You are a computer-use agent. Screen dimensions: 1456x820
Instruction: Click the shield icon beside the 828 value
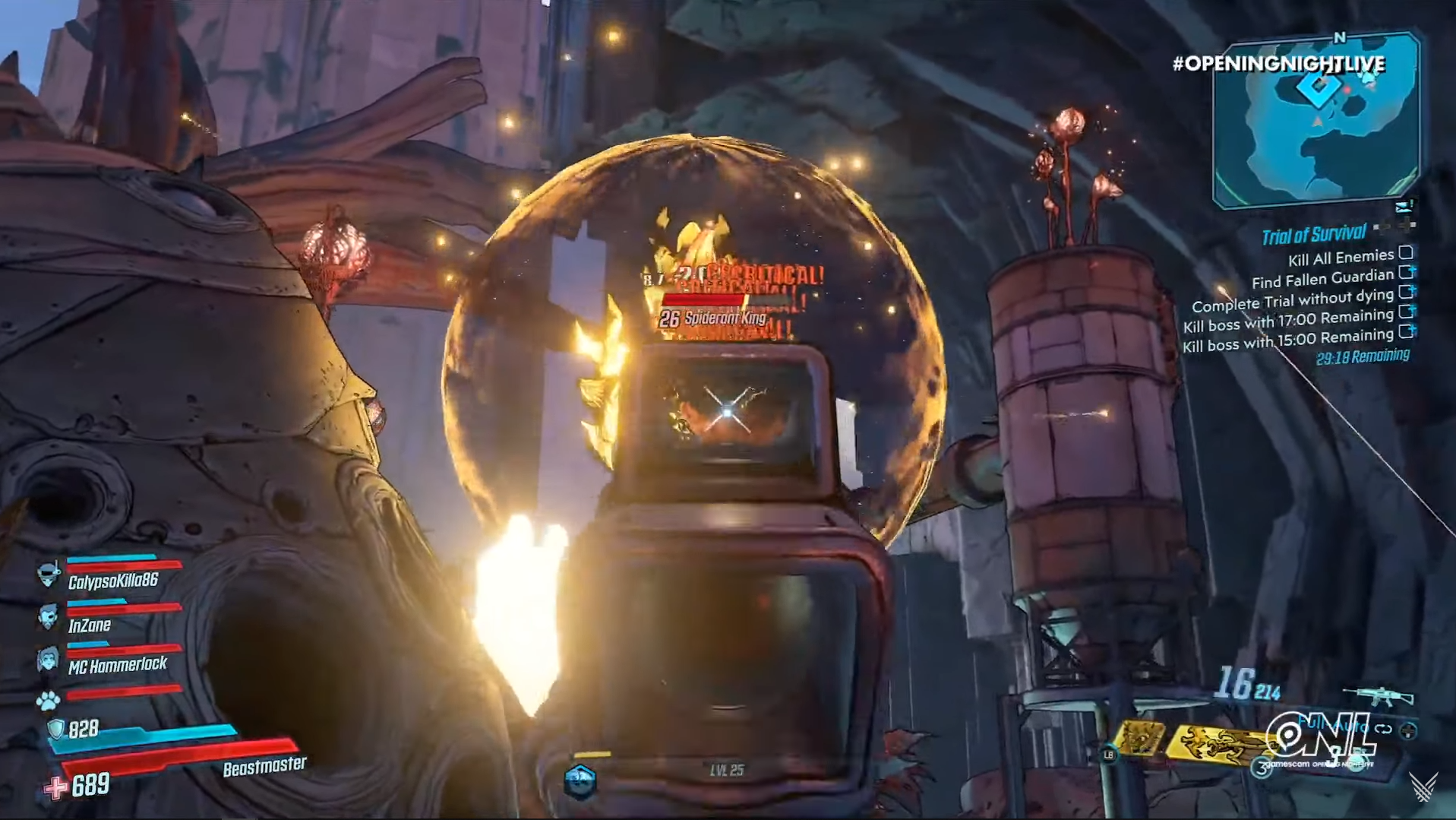[56, 730]
